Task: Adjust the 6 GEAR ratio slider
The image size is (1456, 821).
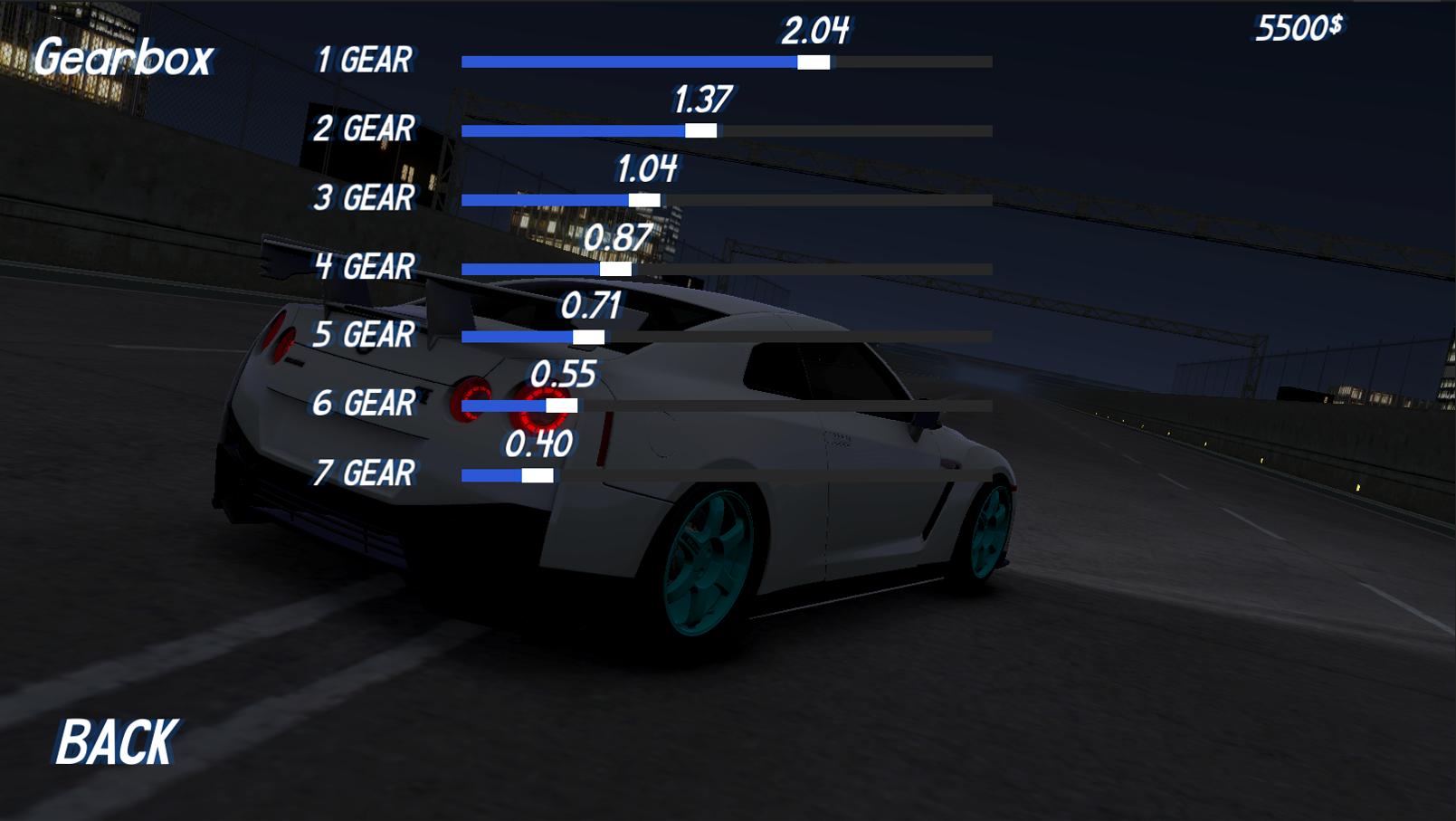Action: (560, 405)
